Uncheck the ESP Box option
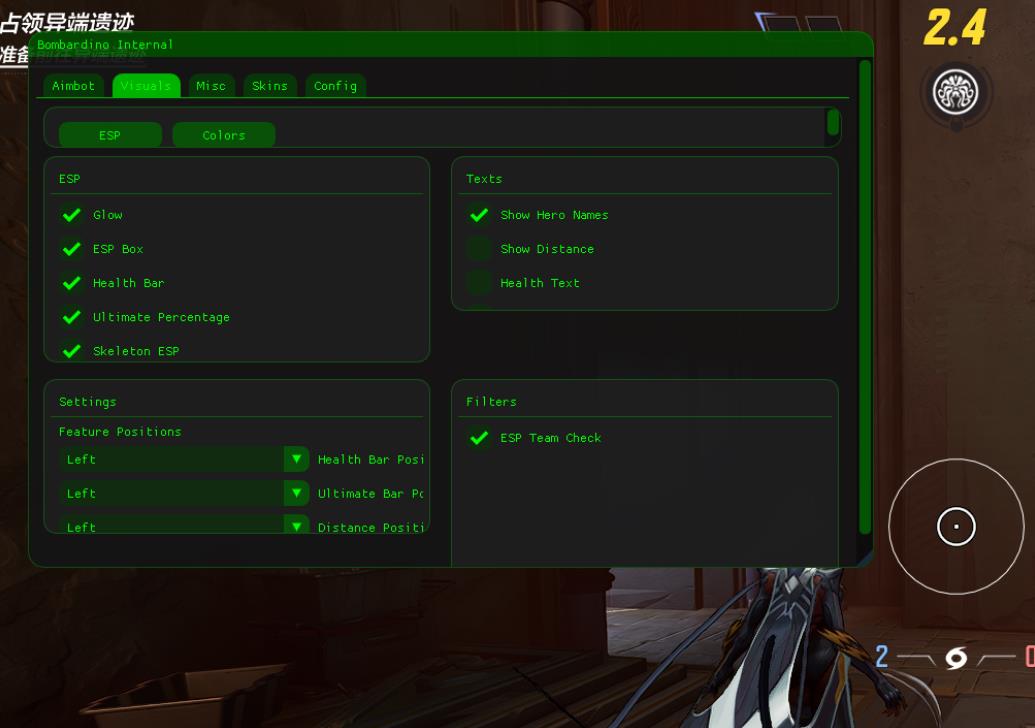Image resolution: width=1035 pixels, height=728 pixels. click(x=72, y=249)
